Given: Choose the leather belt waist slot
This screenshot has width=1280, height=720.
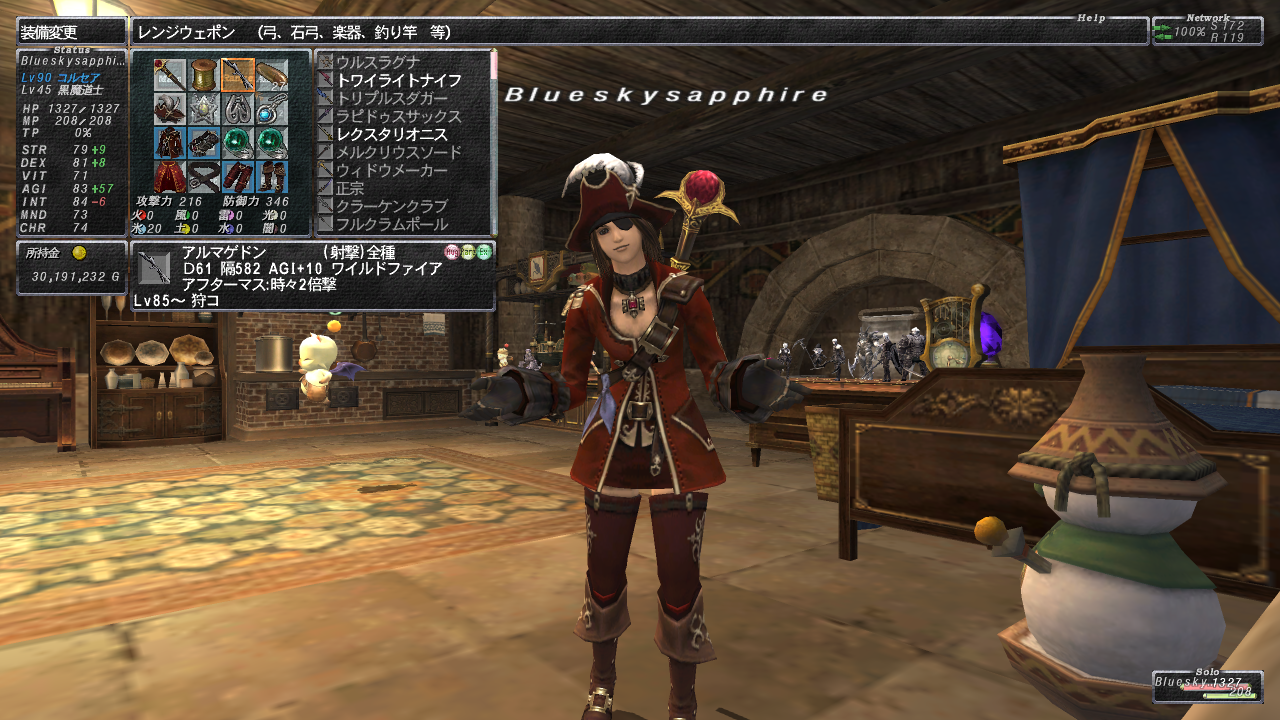Looking at the screenshot, I should [x=204, y=176].
